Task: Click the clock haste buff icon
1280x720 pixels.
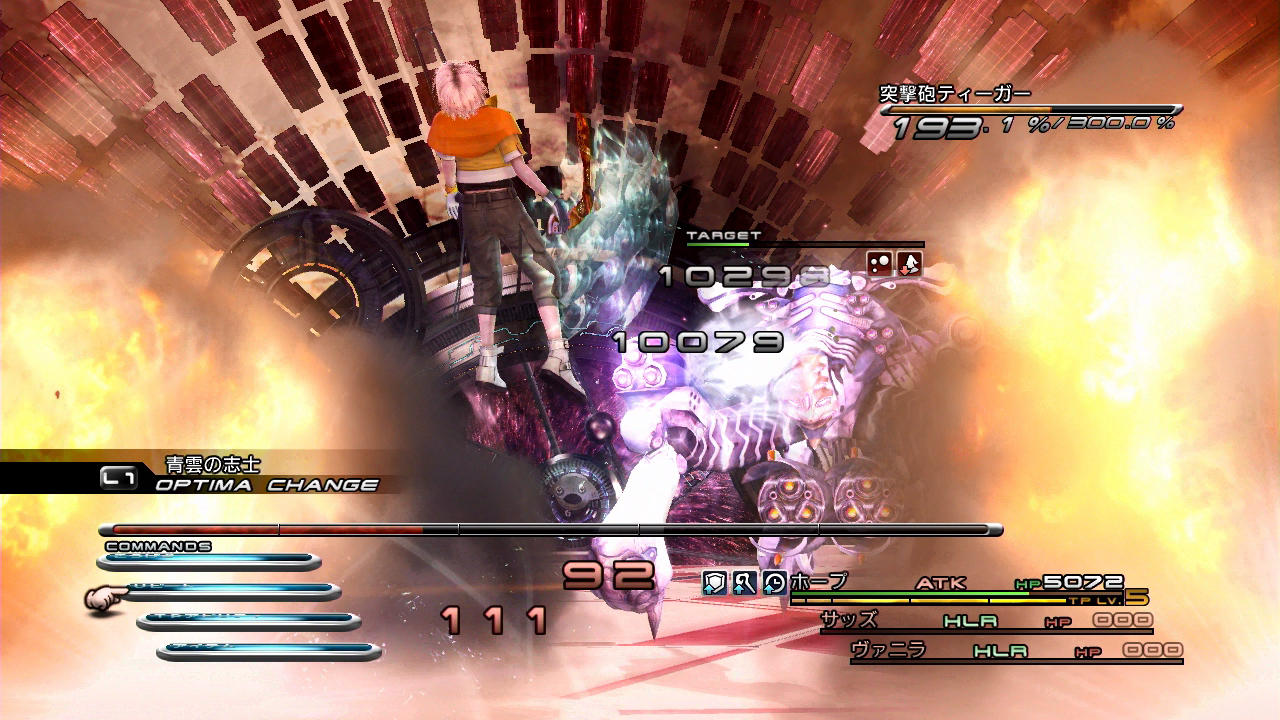Action: [774, 583]
